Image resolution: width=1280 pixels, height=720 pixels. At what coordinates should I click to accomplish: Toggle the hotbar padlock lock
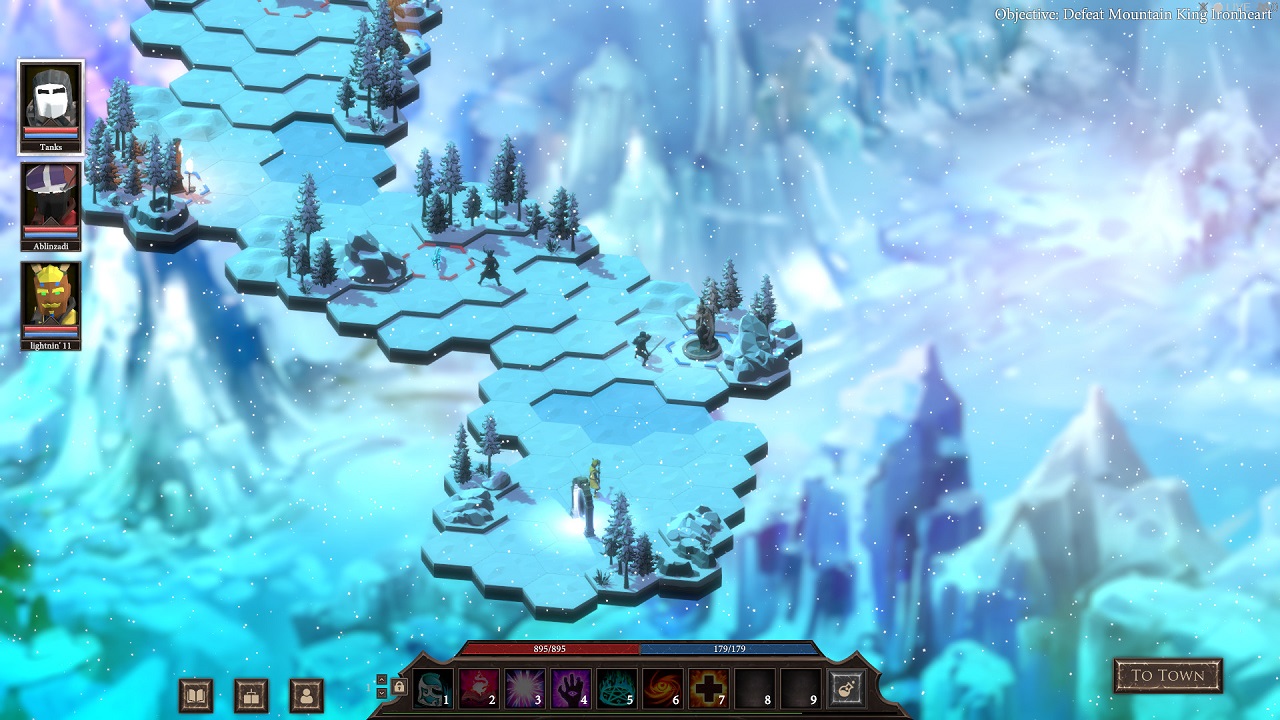pyautogui.click(x=399, y=687)
